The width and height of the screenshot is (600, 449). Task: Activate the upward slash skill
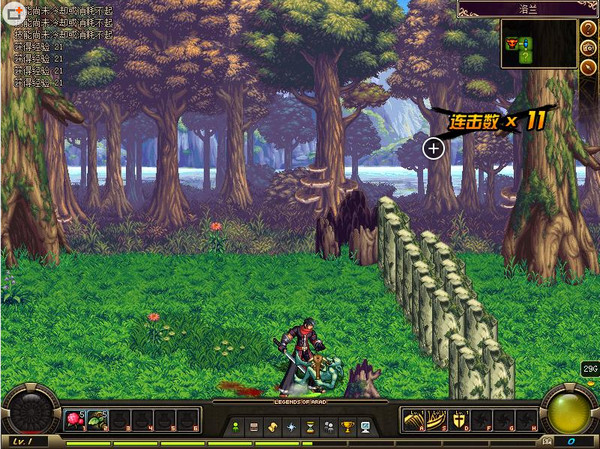coord(436,421)
